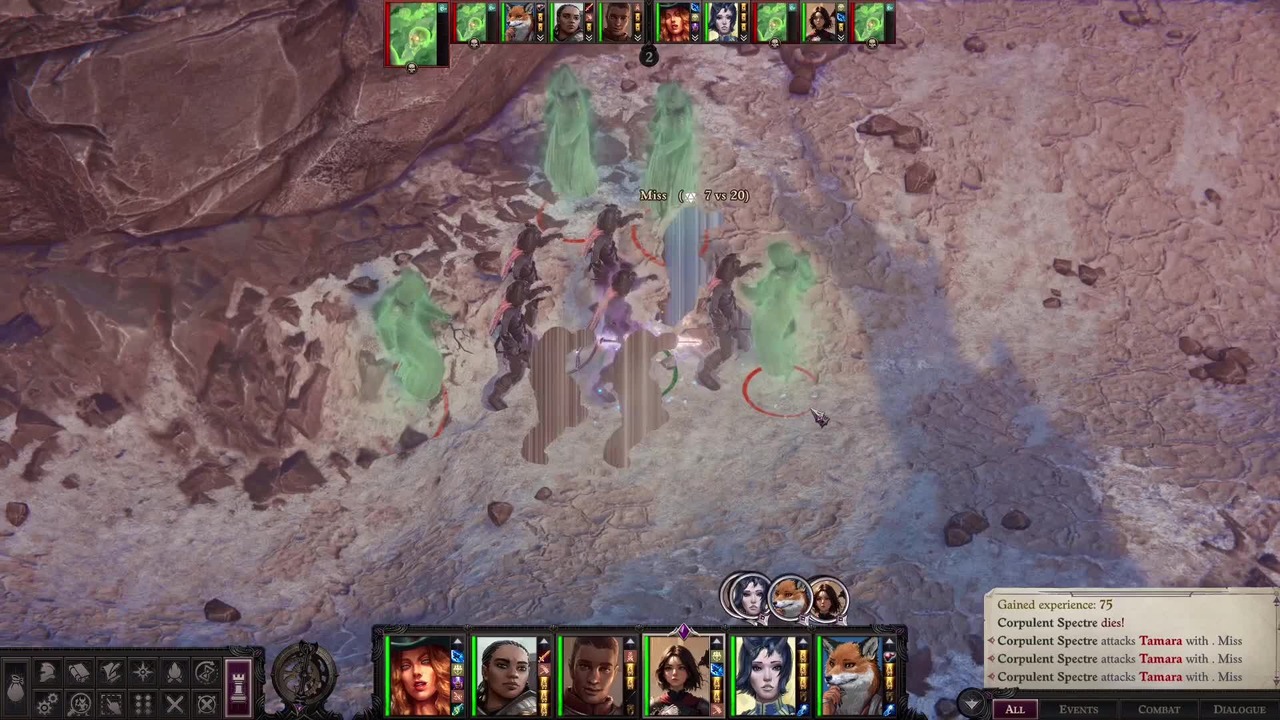The height and width of the screenshot is (720, 1280).
Task: Open the inventory bag icon
Action: point(16,689)
